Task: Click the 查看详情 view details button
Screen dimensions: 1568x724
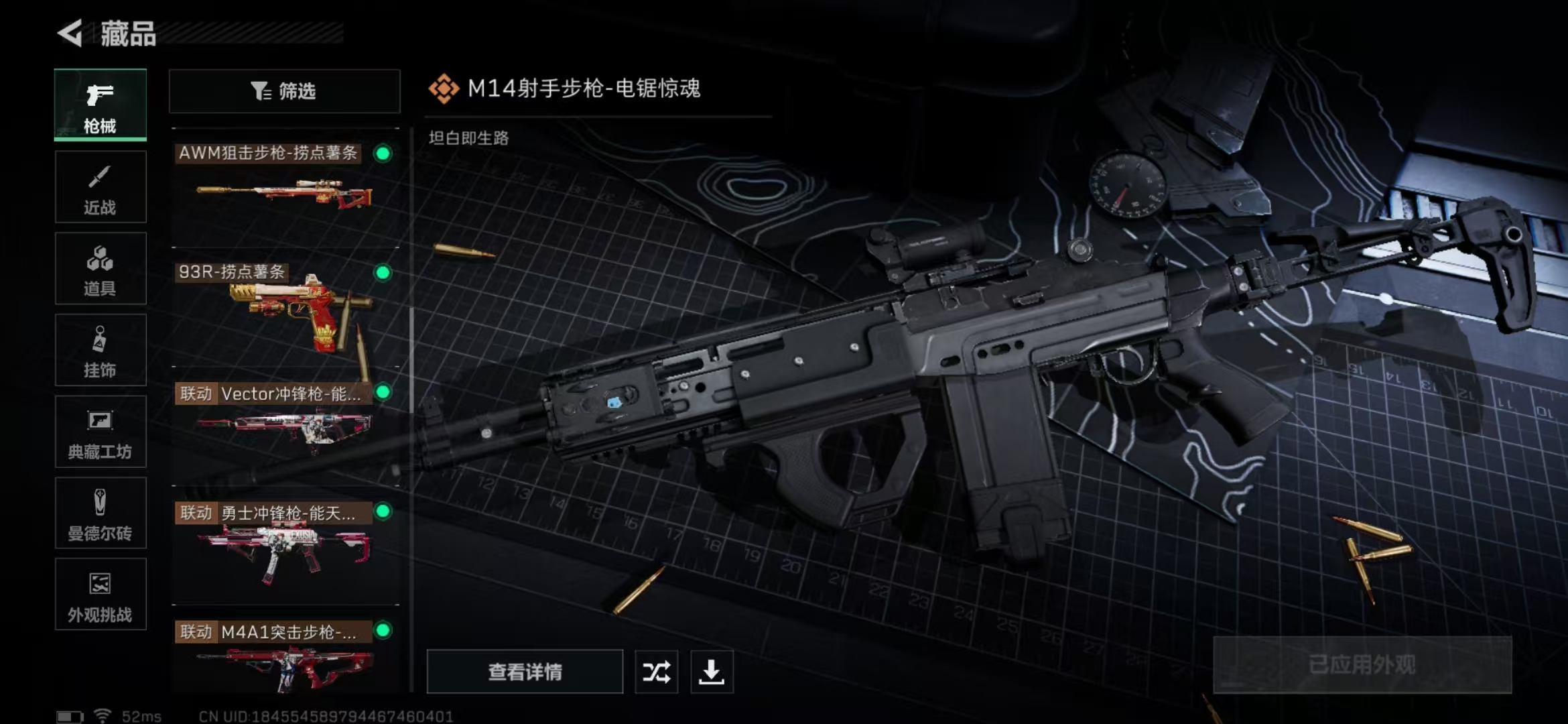Action: (x=525, y=672)
